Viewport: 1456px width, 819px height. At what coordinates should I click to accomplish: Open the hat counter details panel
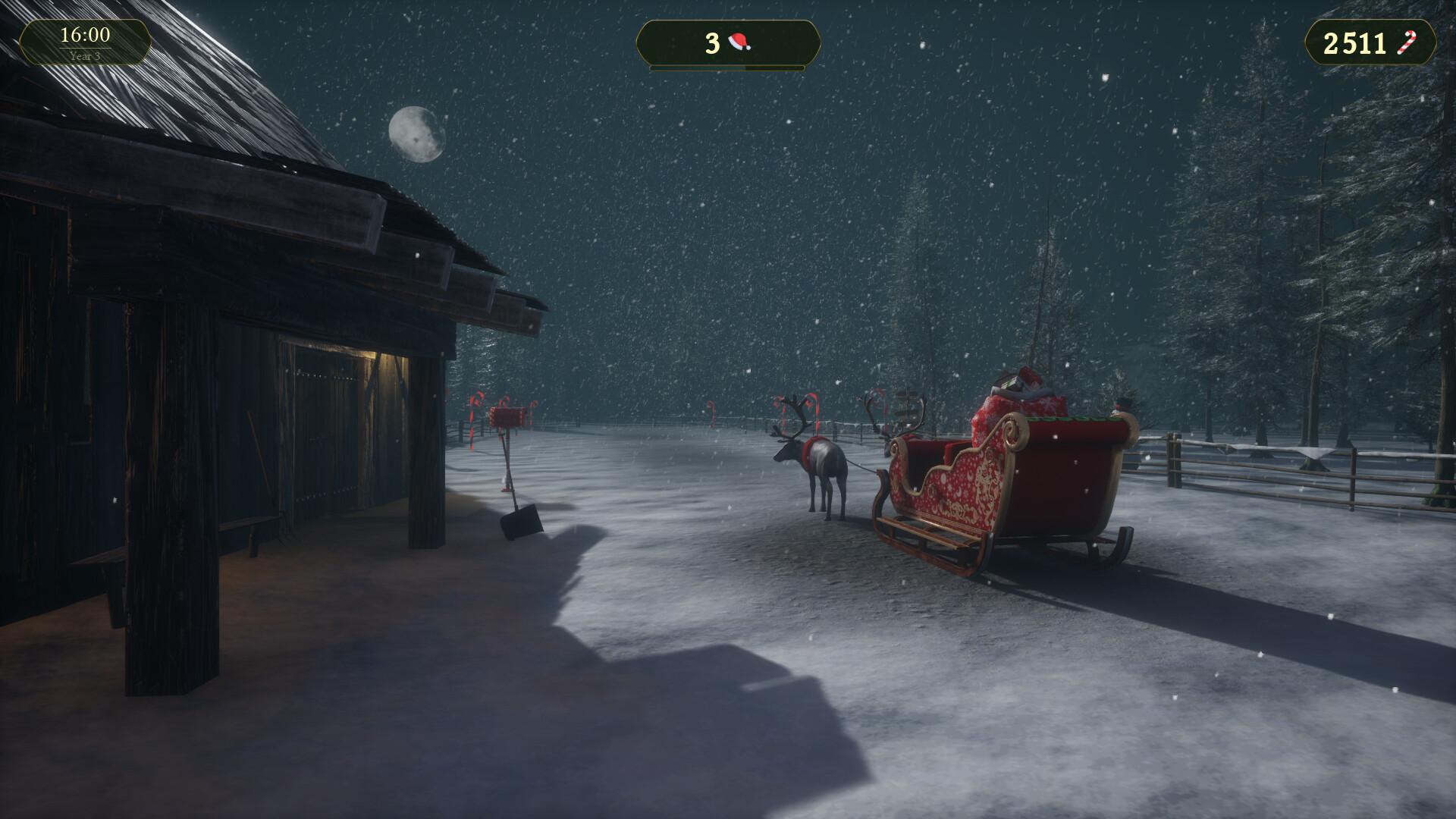[x=726, y=42]
